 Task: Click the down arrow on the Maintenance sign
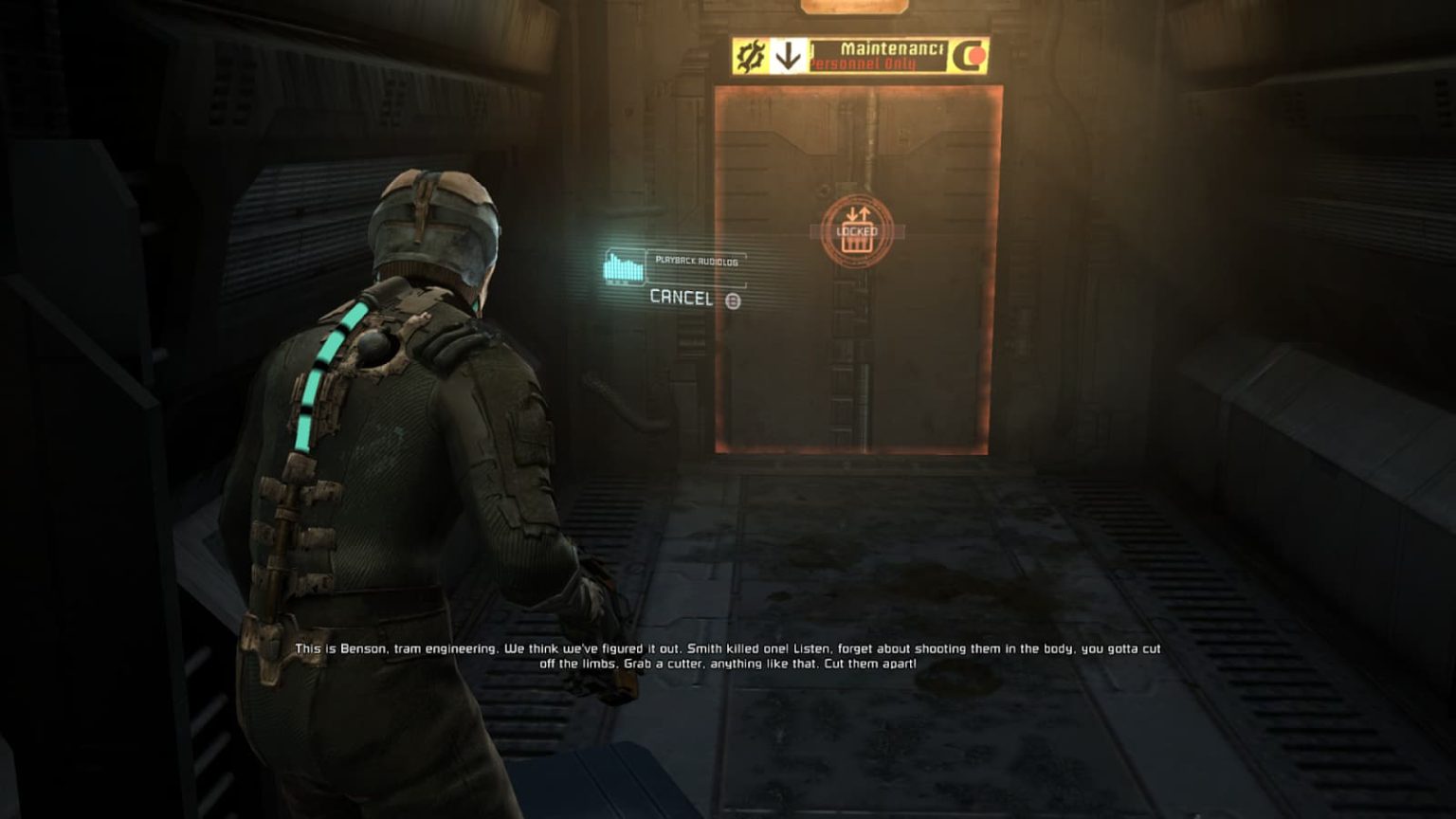[788, 55]
